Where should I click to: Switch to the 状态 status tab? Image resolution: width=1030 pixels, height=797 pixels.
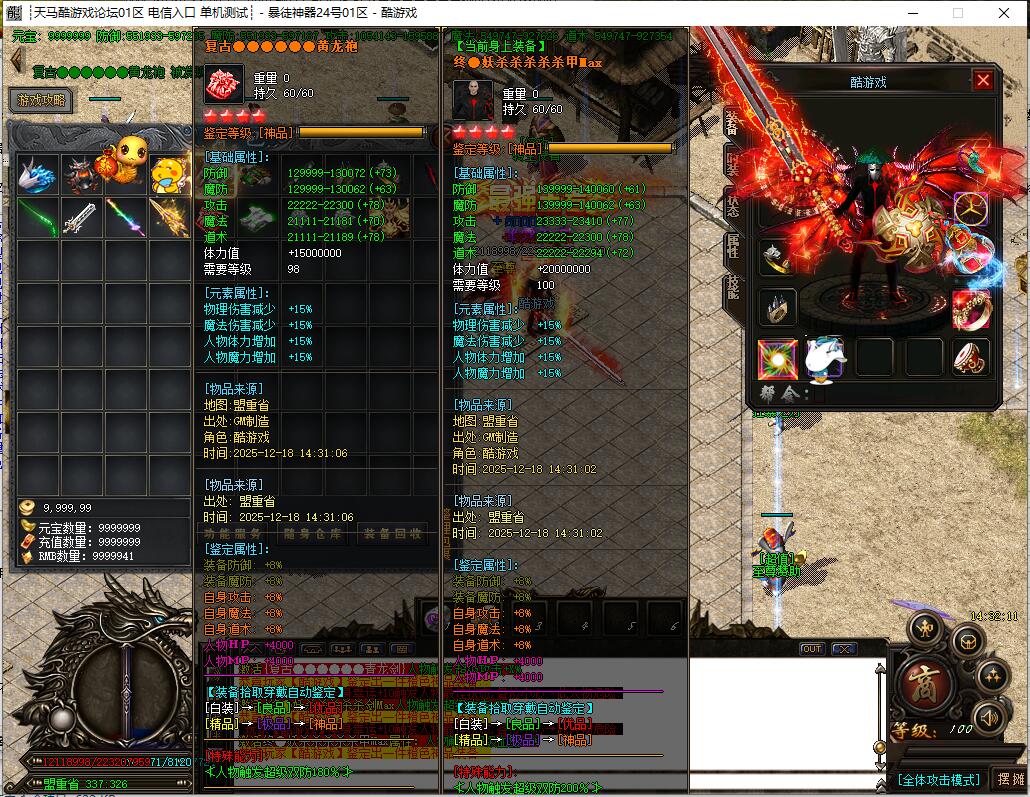pyautogui.click(x=733, y=206)
